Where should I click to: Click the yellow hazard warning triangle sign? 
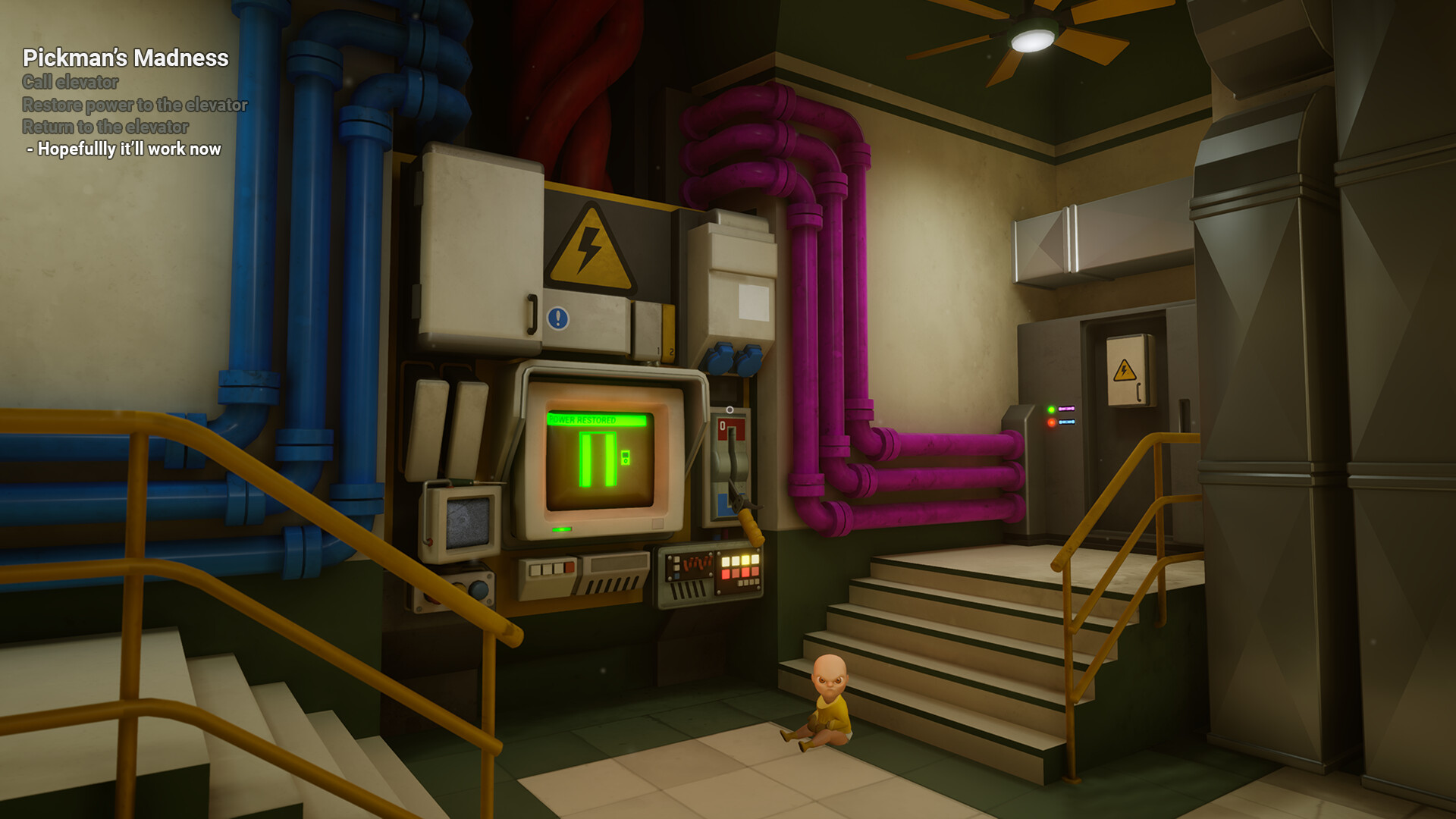click(590, 246)
